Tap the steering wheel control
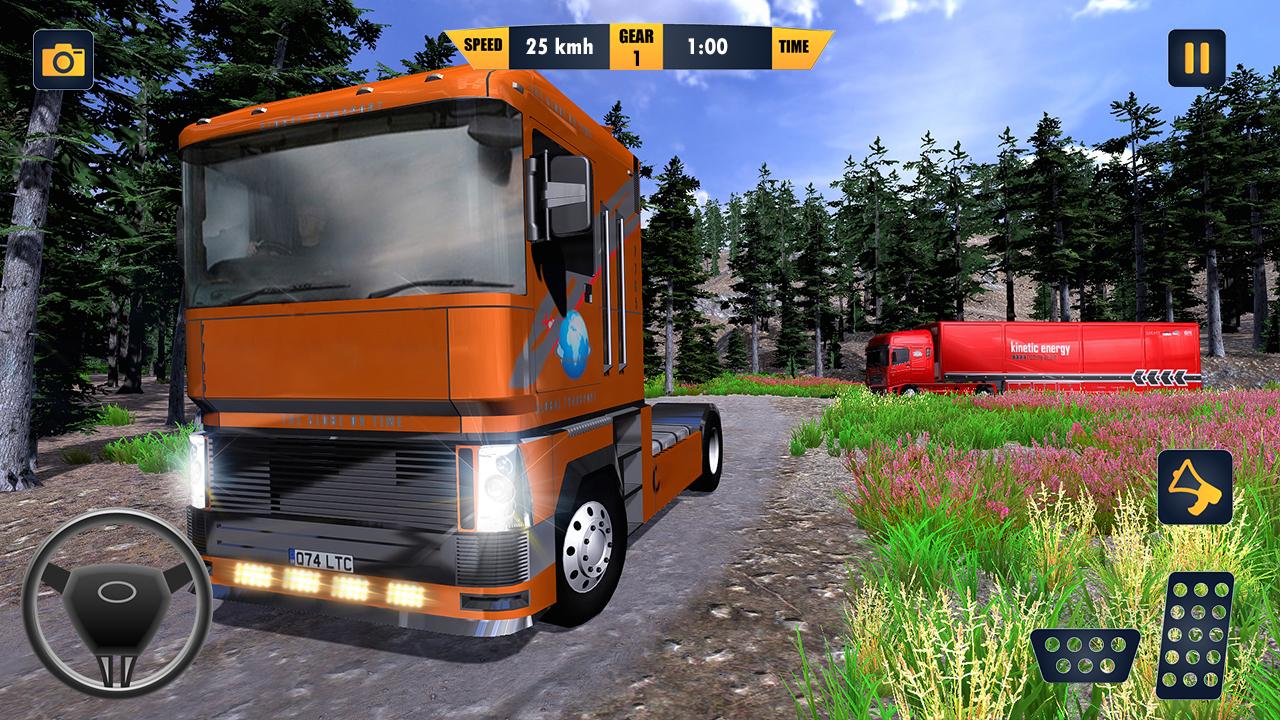 (116, 602)
